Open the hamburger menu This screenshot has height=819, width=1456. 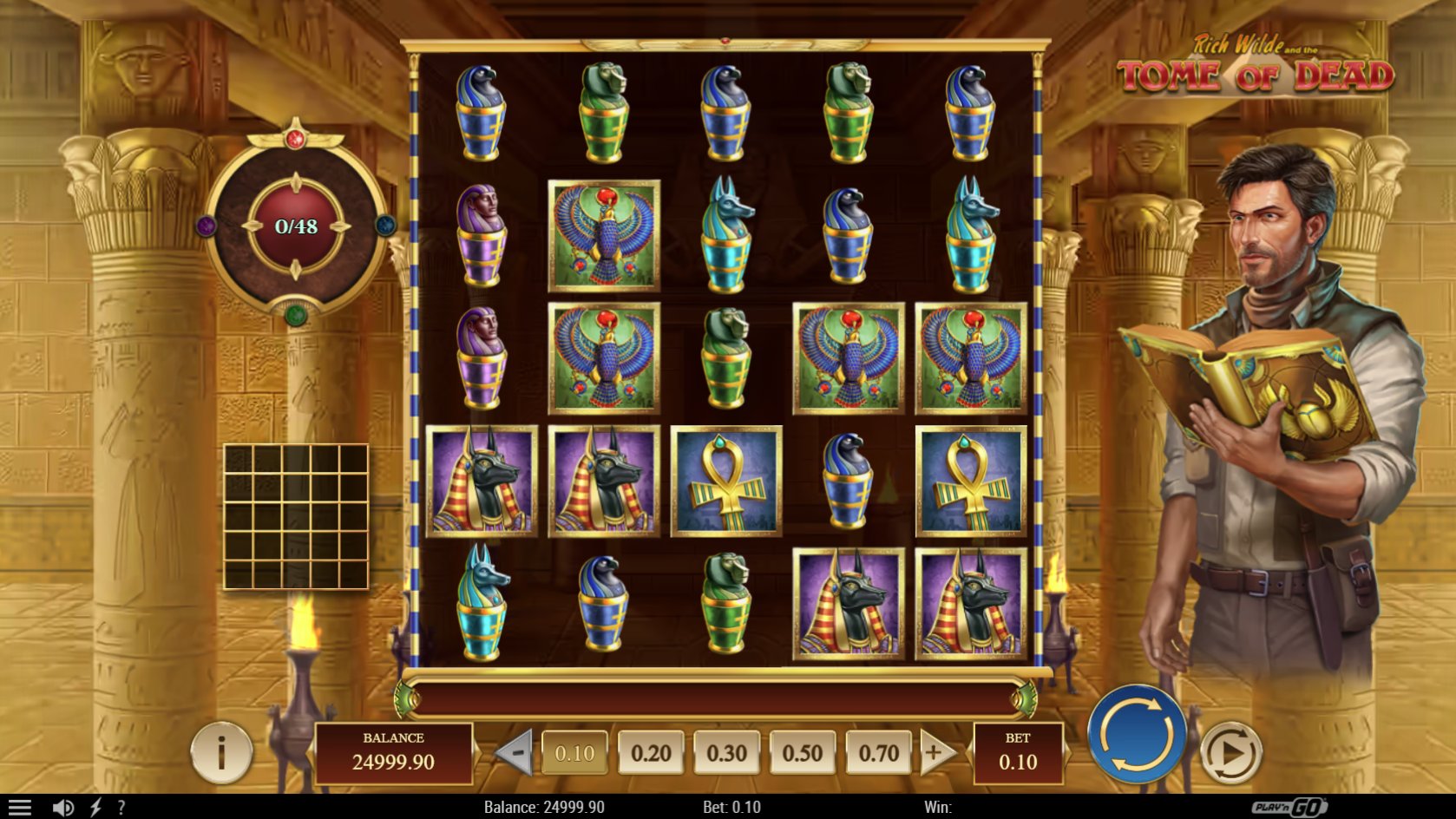(19, 808)
